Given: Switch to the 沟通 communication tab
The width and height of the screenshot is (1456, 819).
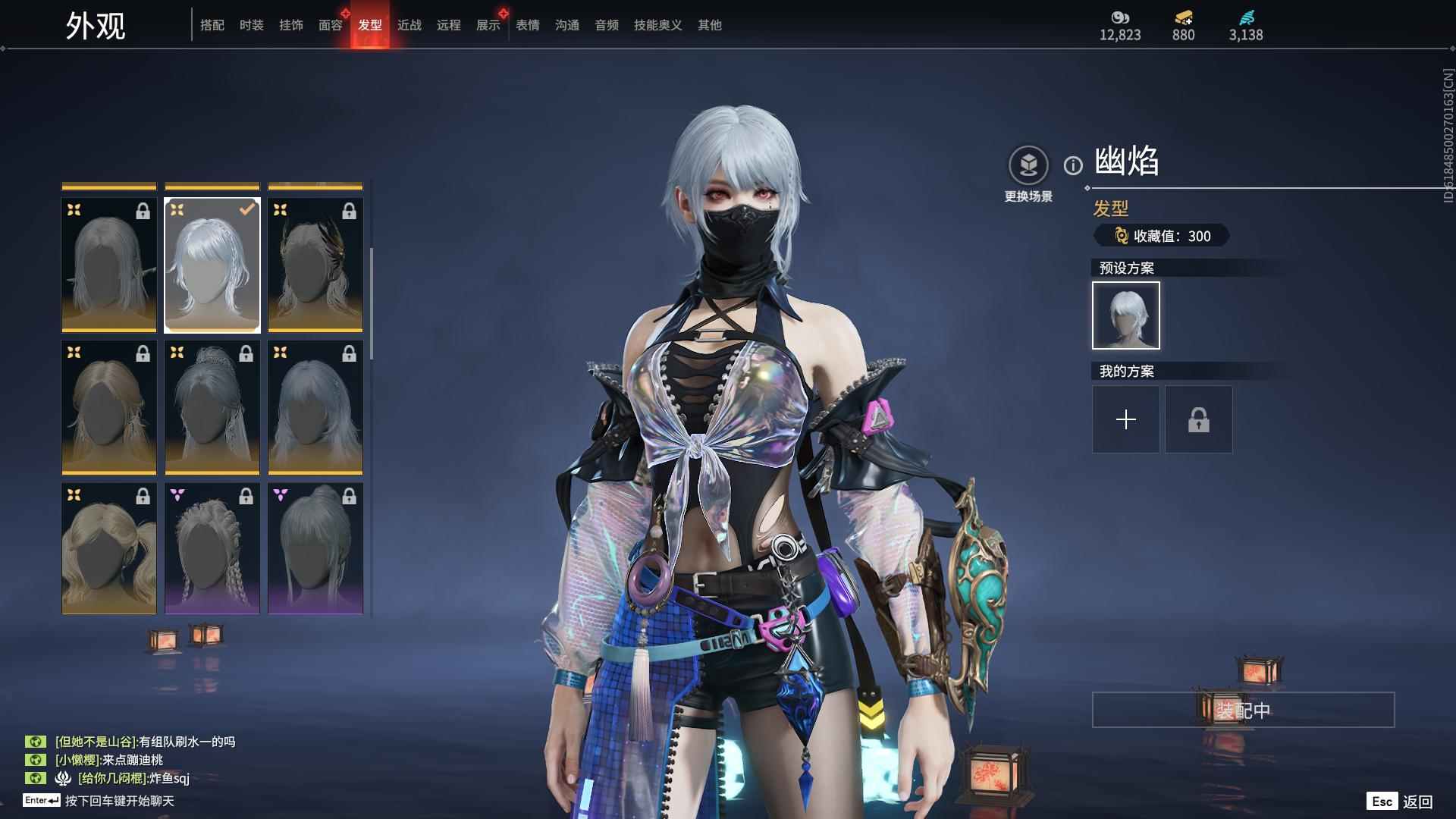Looking at the screenshot, I should pyautogui.click(x=566, y=25).
